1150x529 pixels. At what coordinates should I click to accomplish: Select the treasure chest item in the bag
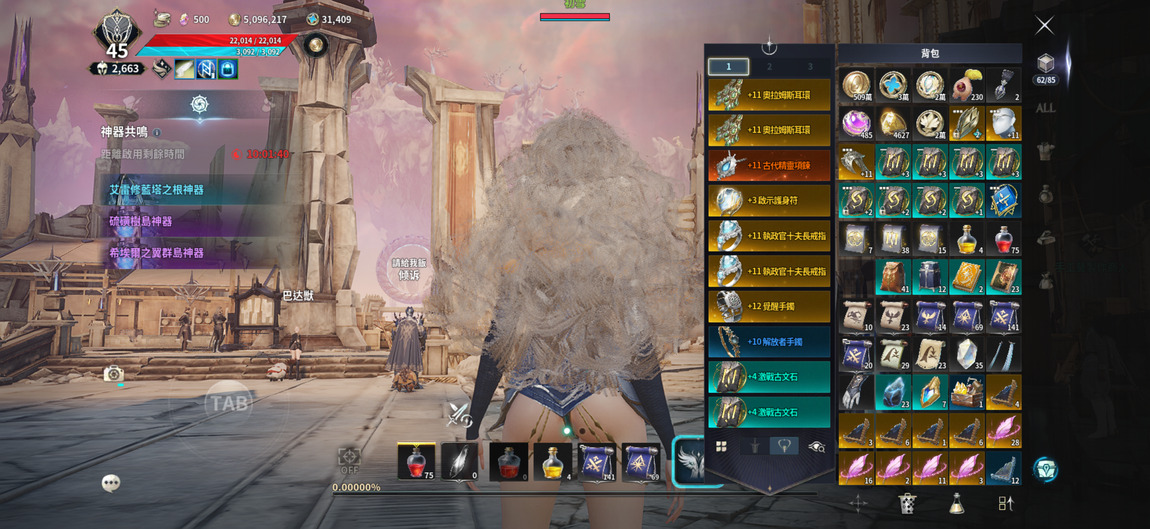[x=967, y=393]
